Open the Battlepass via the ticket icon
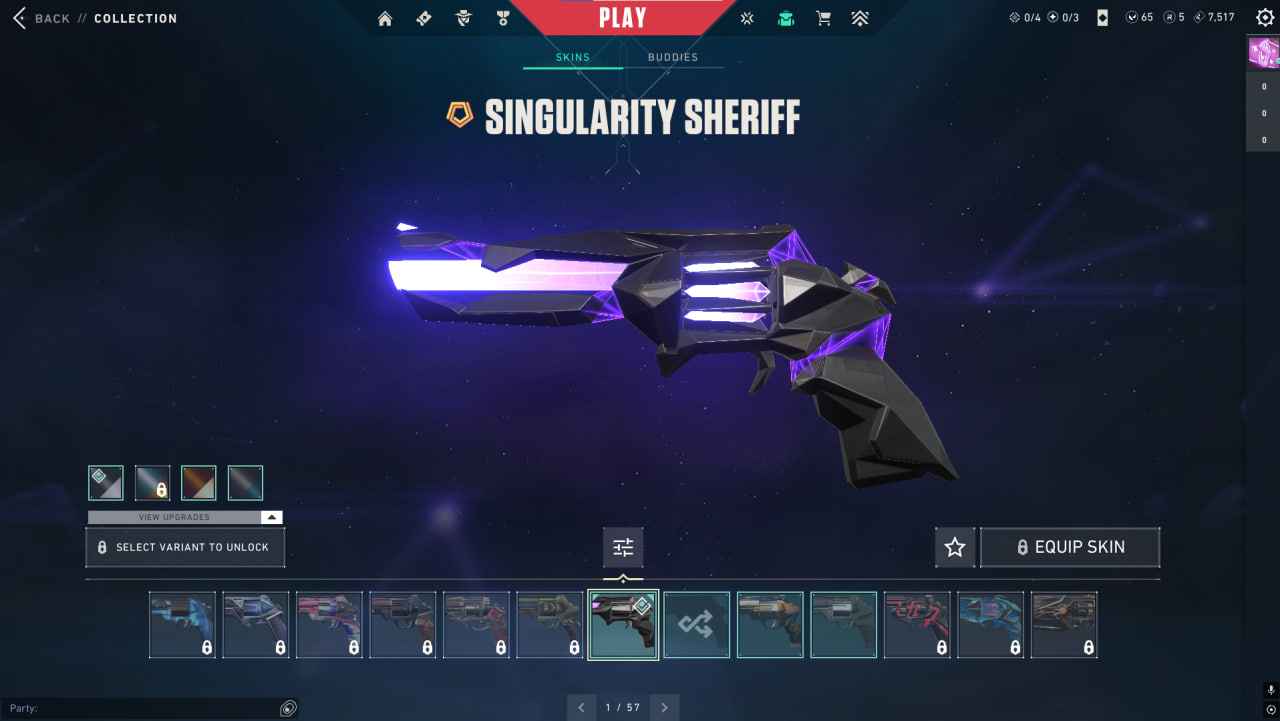The width and height of the screenshot is (1280, 721). point(423,17)
